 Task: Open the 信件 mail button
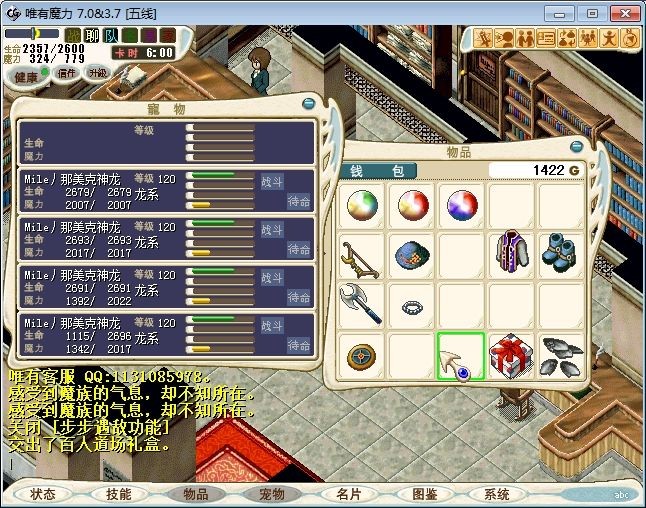[68, 73]
